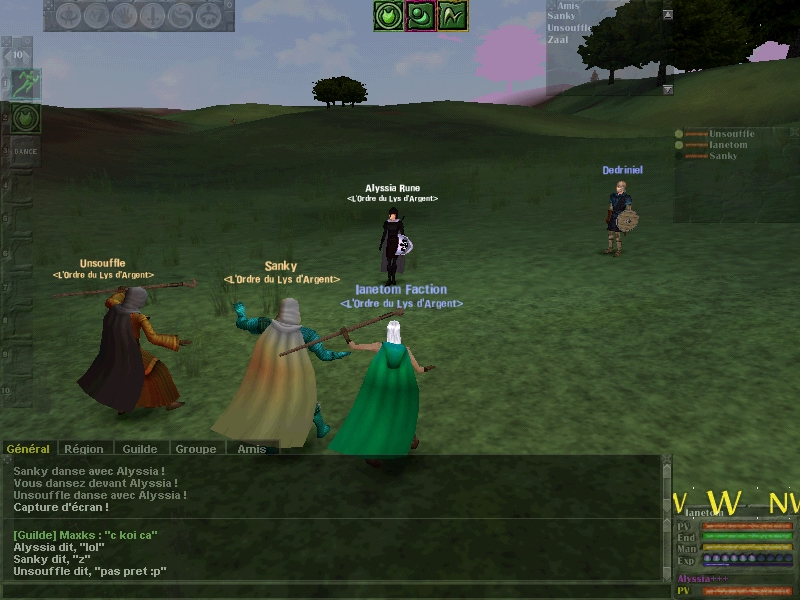This screenshot has height=600, width=800.
Task: Click the sword icon in the stone menu bar
Action: 153,15
